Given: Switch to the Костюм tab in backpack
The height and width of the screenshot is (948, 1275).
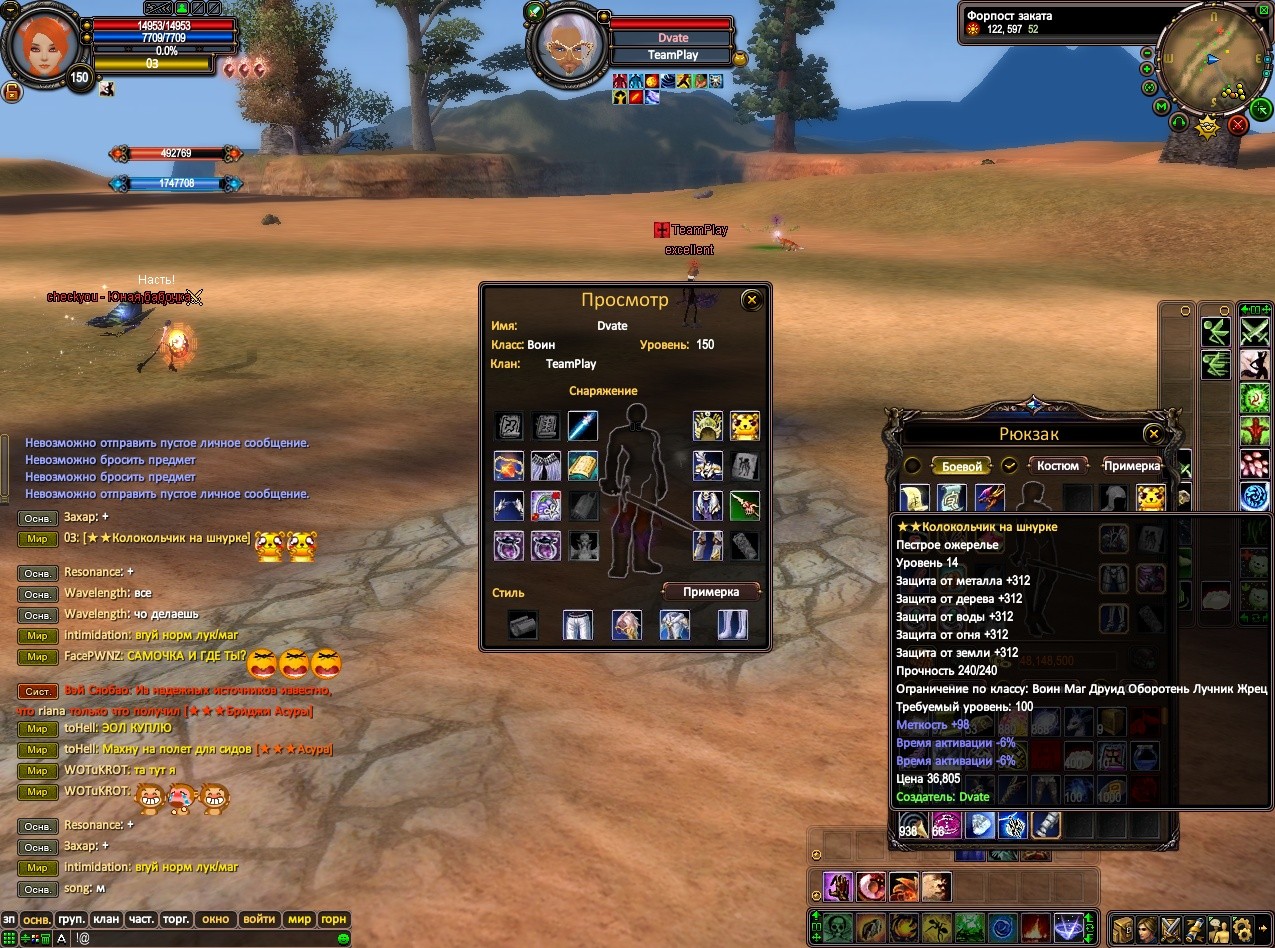Looking at the screenshot, I should (1058, 466).
